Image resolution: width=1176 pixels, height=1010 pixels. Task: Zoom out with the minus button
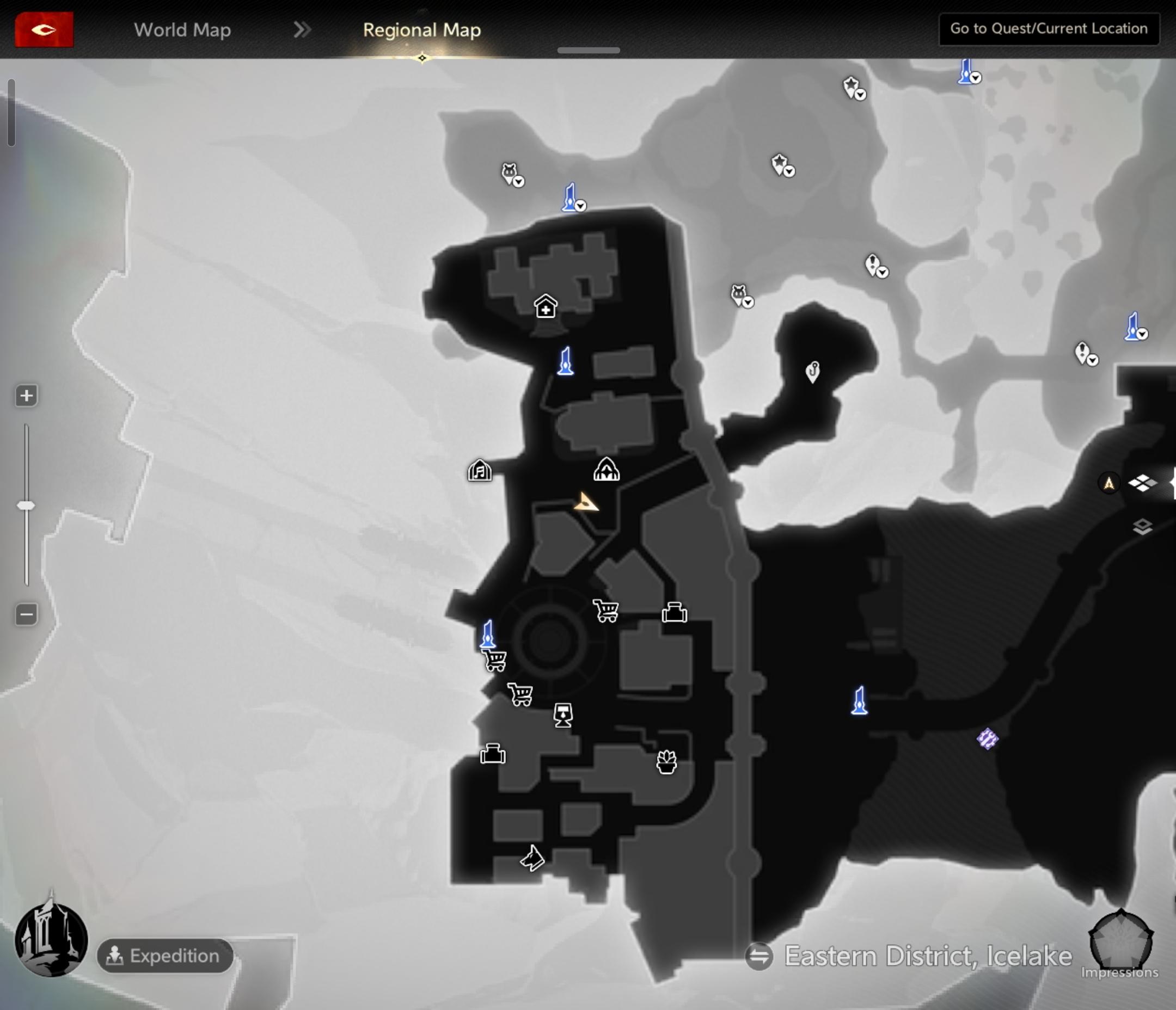click(26, 614)
